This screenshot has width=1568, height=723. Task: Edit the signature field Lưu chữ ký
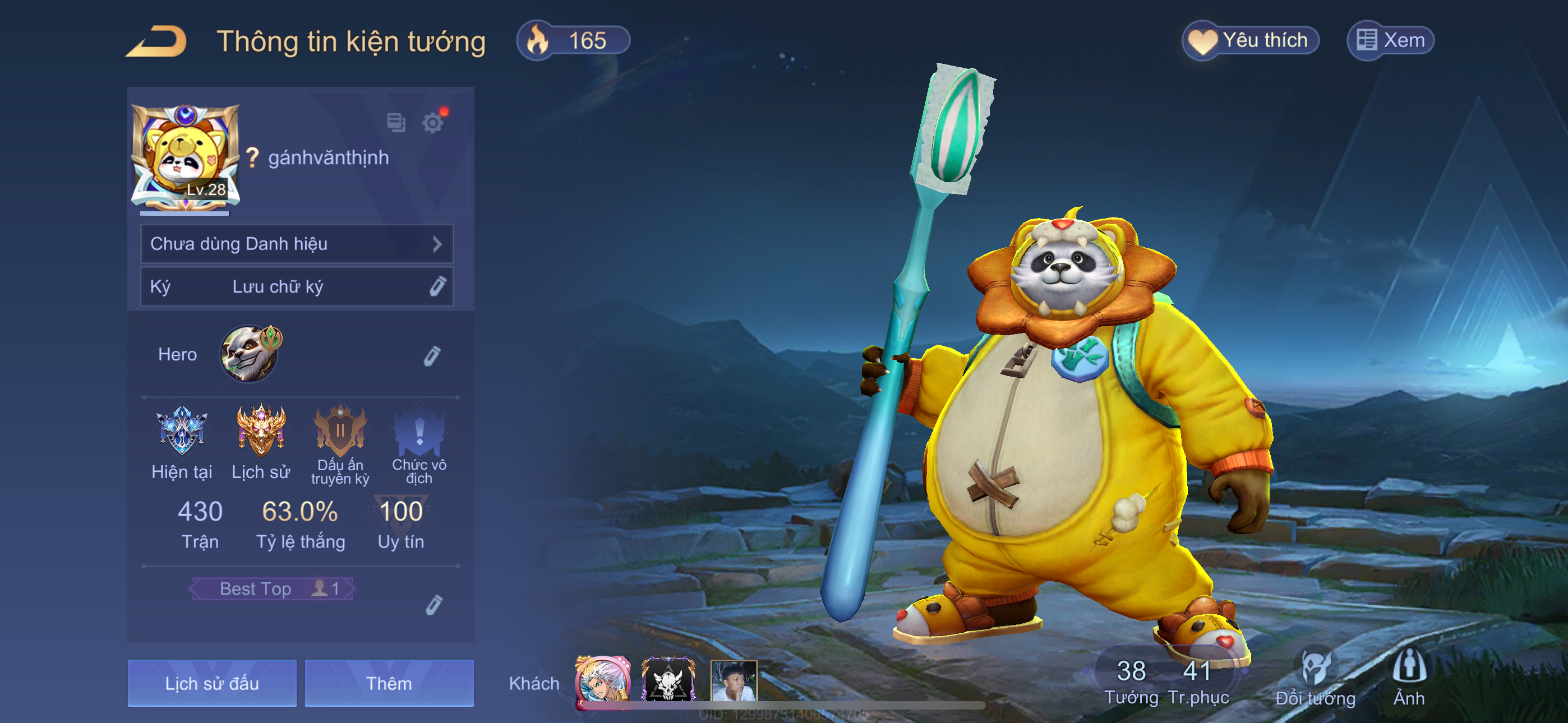[x=297, y=286]
